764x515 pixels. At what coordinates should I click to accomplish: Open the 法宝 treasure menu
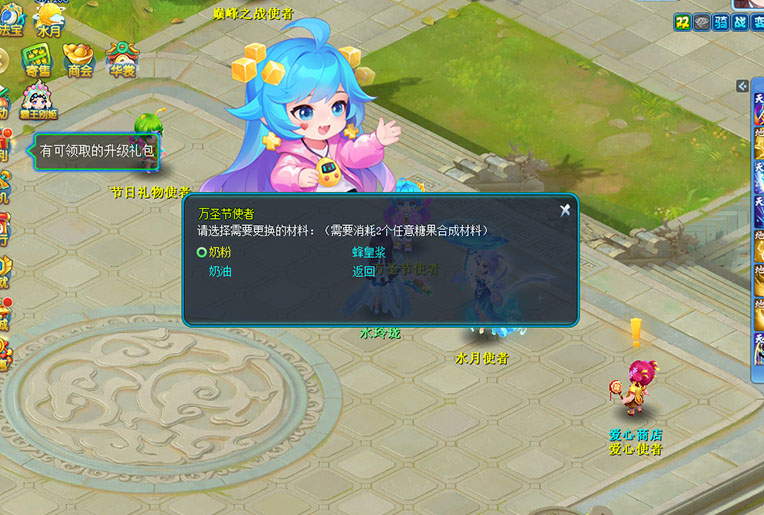click(x=11, y=18)
